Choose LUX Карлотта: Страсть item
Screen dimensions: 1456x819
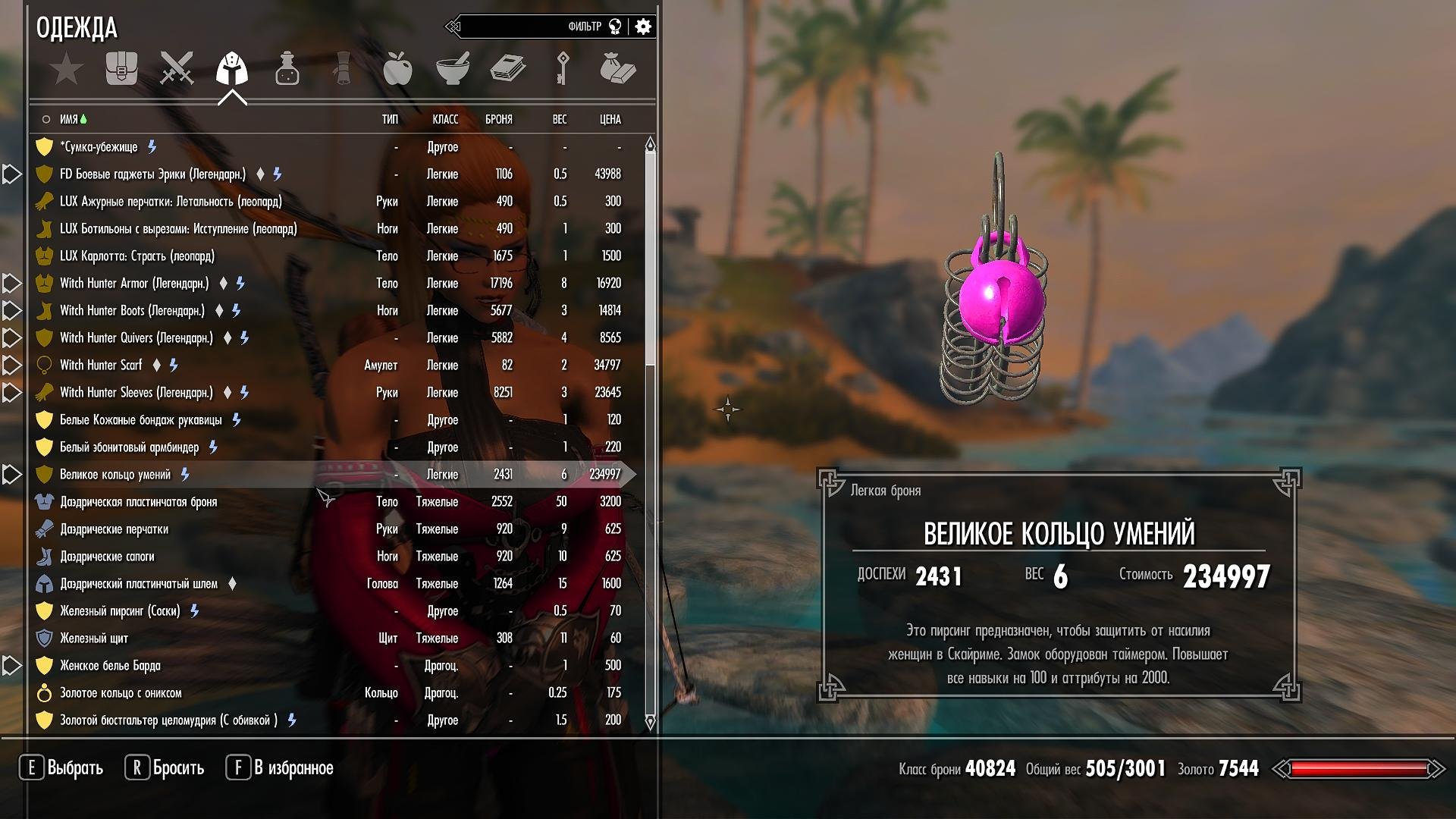click(x=137, y=256)
